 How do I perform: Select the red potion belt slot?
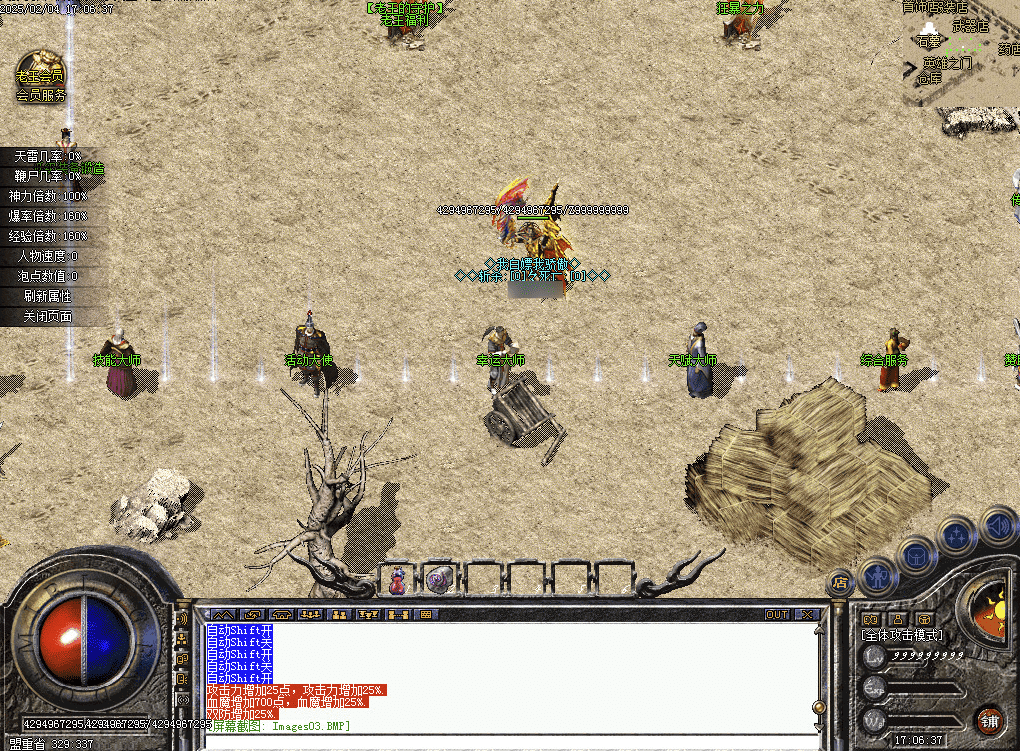point(398,579)
